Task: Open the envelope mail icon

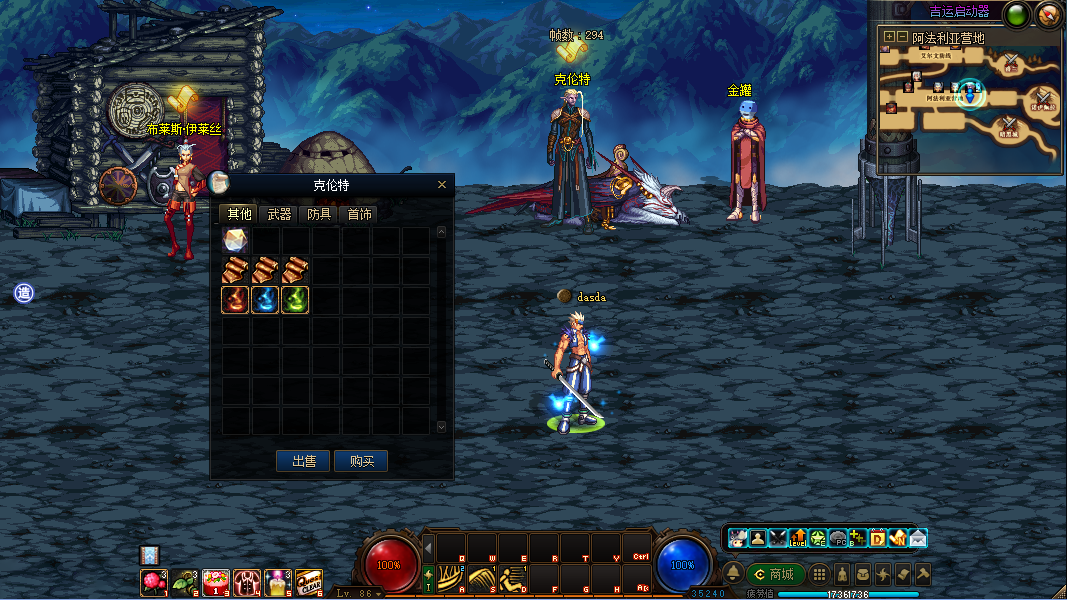Action: coord(917,538)
